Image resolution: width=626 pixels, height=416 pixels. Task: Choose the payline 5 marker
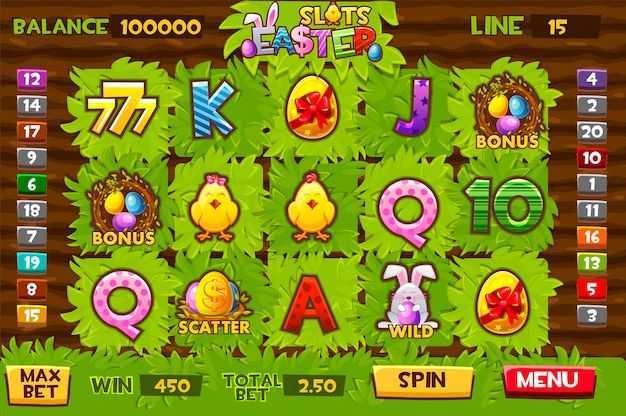[x=592, y=289]
